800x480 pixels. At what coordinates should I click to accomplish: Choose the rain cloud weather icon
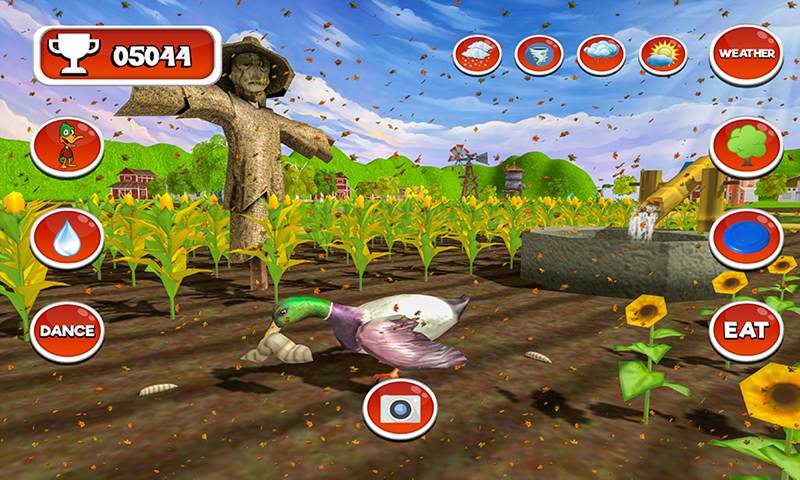601,54
